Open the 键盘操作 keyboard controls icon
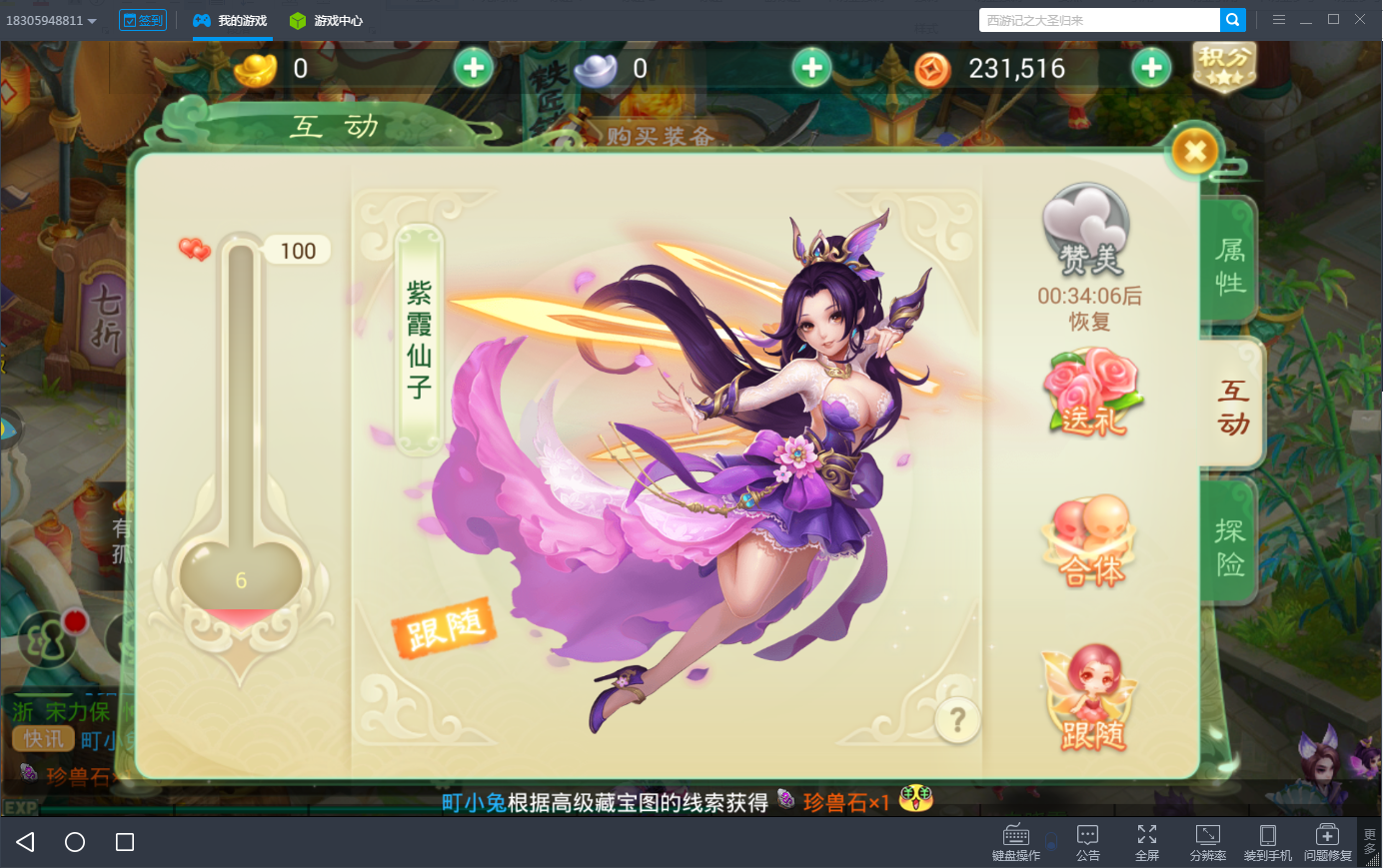This screenshot has width=1383, height=868. [x=1015, y=839]
